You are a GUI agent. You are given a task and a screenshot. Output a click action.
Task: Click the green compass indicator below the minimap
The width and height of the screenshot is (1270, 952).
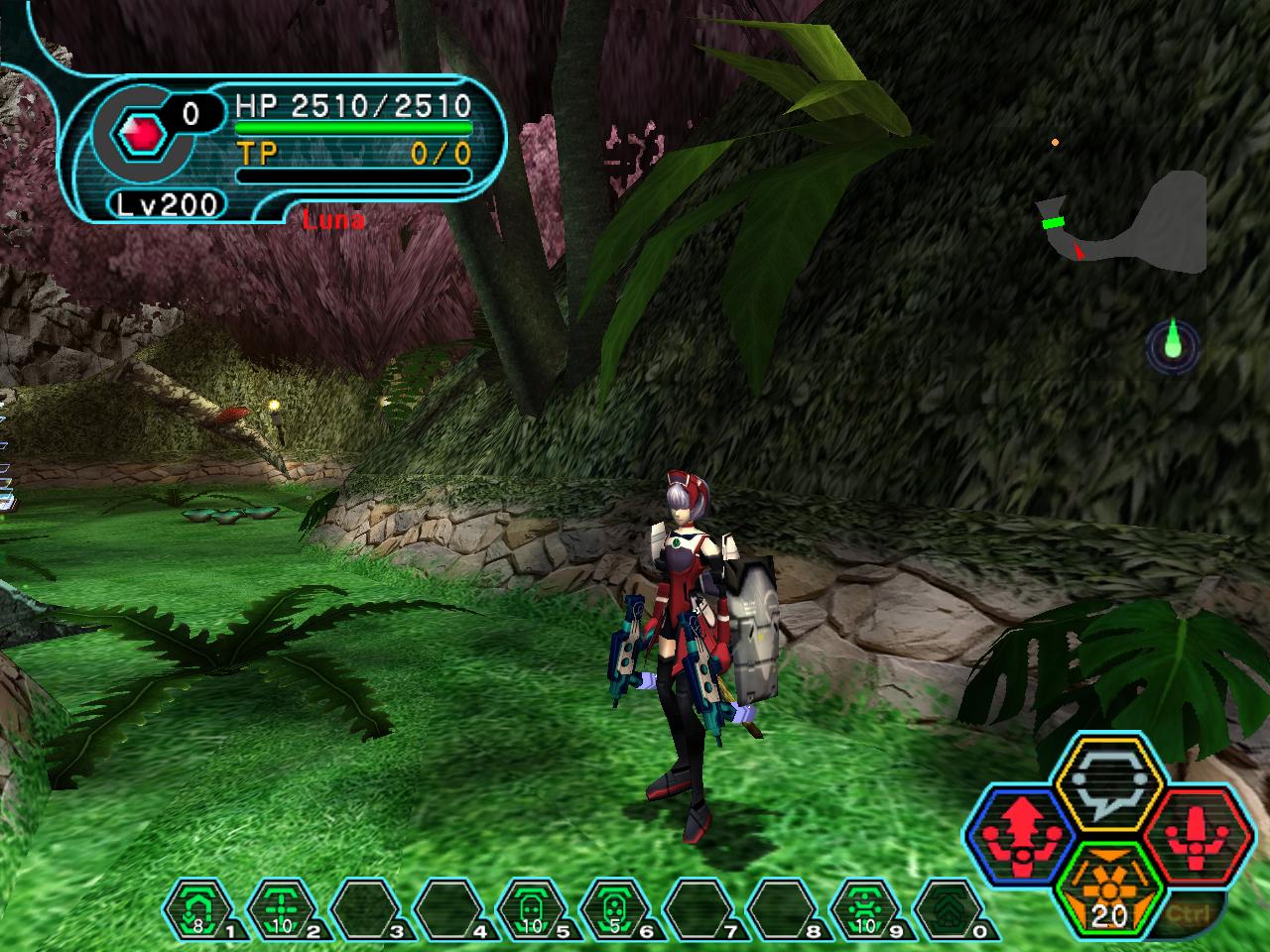(x=1174, y=345)
